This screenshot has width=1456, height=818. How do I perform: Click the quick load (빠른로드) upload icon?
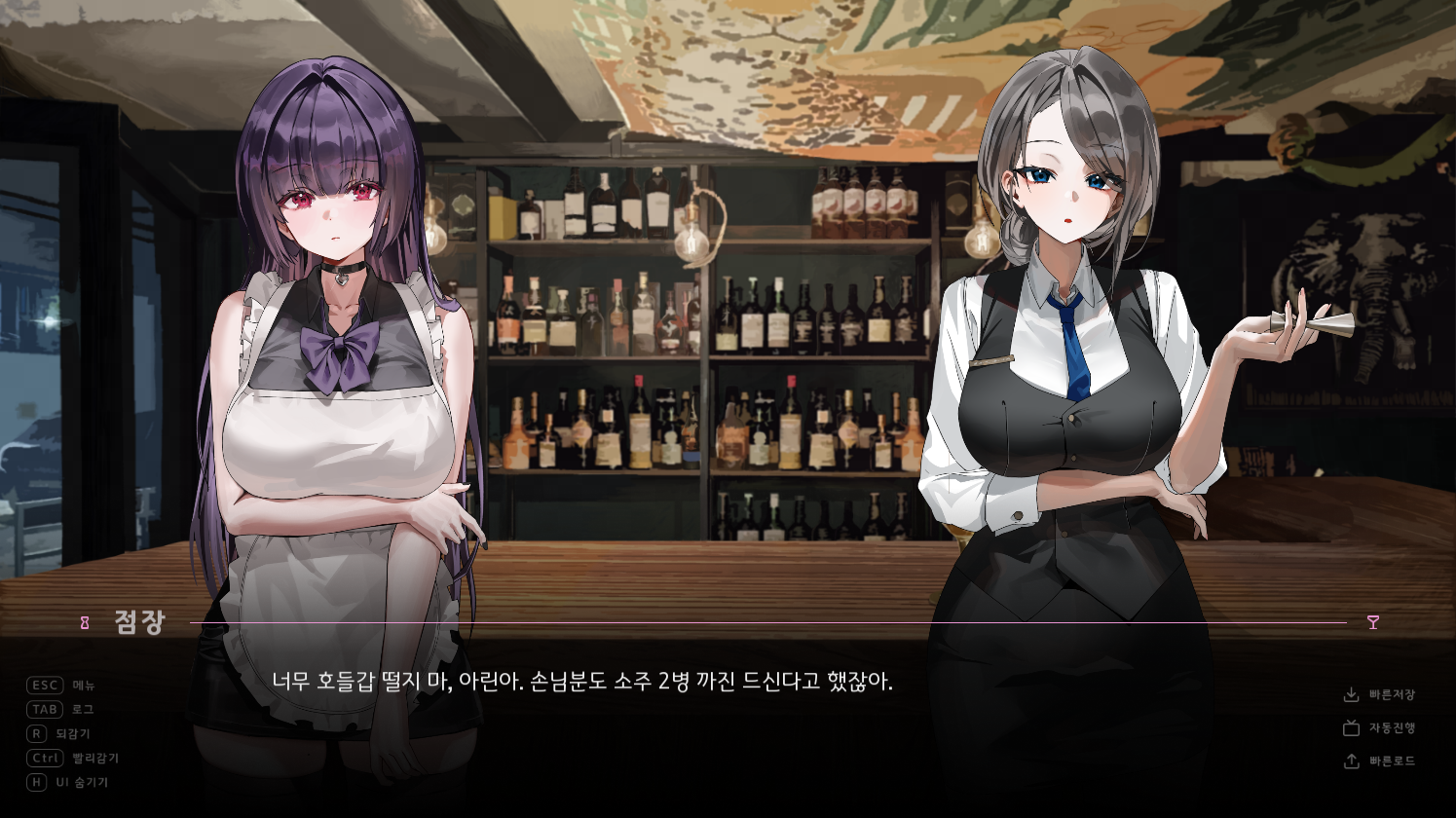1353,761
